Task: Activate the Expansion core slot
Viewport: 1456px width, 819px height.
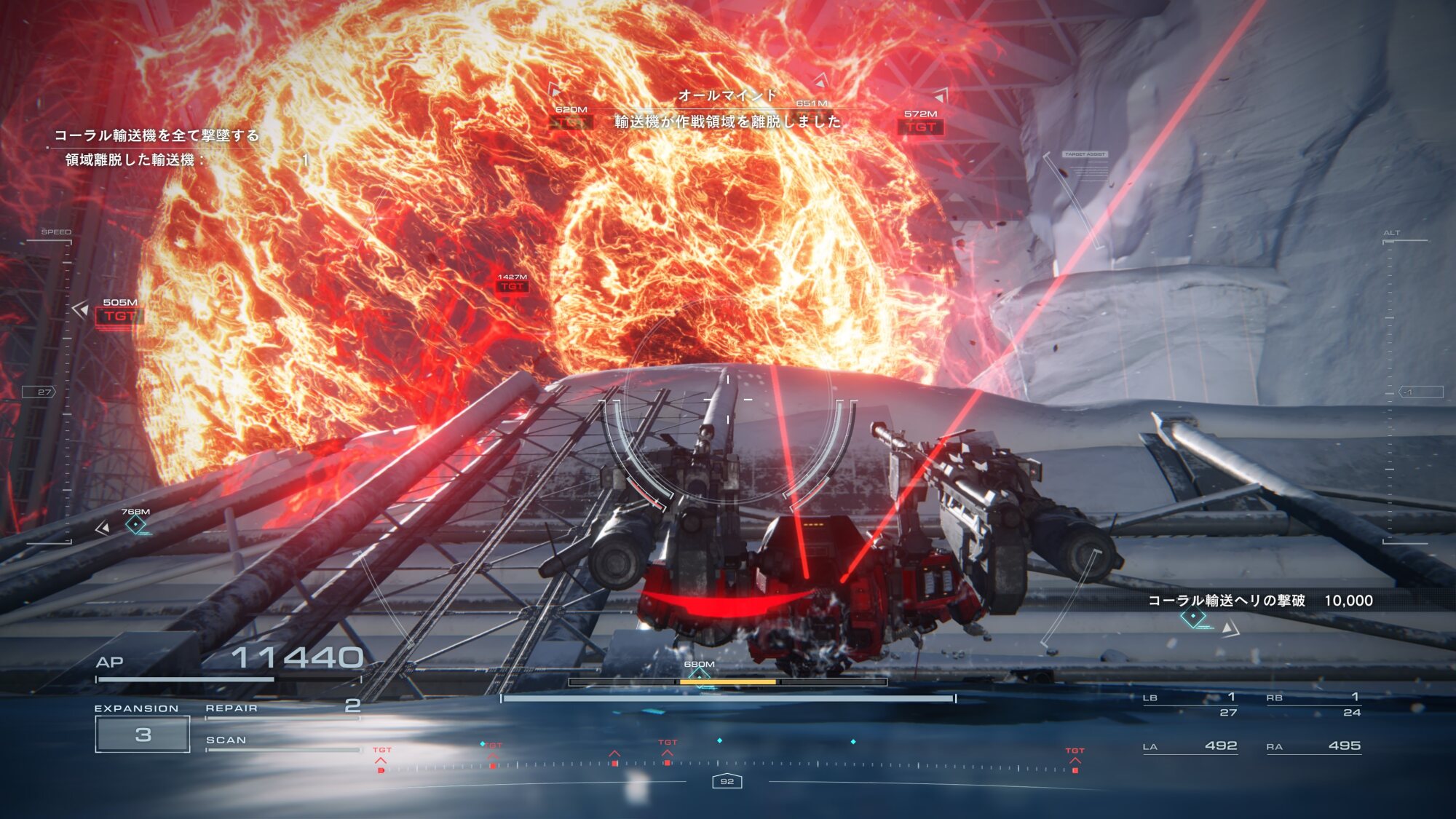Action: [143, 734]
